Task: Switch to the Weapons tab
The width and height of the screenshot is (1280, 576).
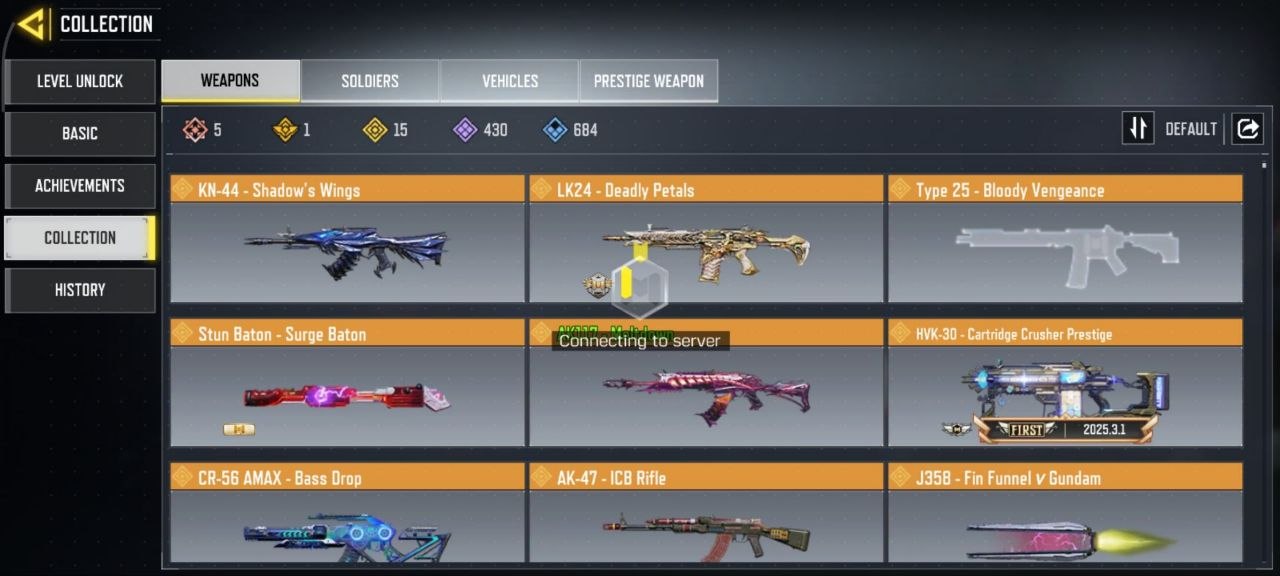Action: pyautogui.click(x=230, y=81)
